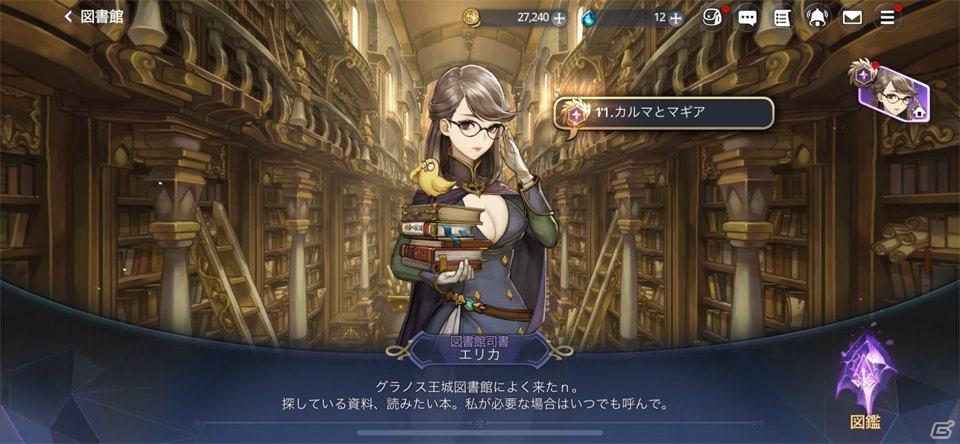Viewport: 960px width, 444px height.
Task: Open the scroll icon with red dot
Action: tap(711, 17)
